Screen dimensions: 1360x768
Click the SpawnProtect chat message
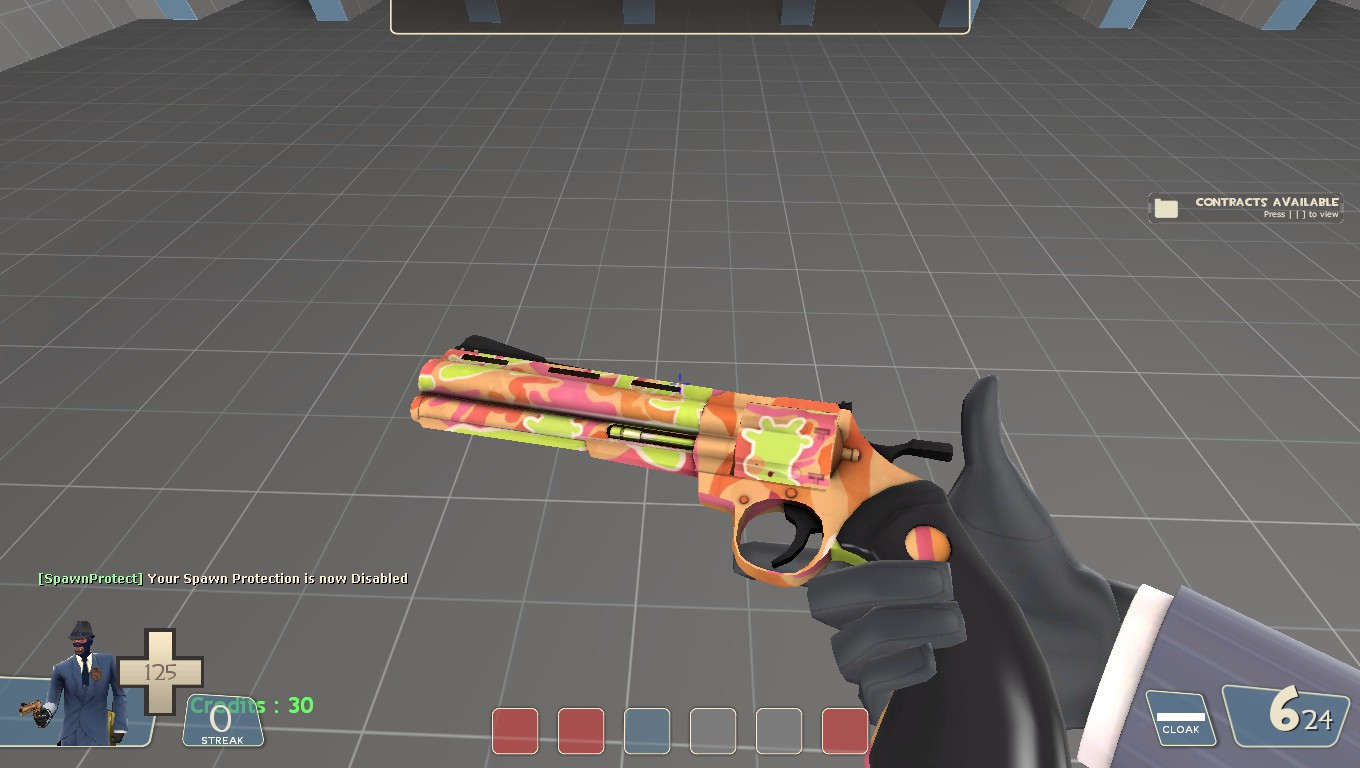click(222, 577)
